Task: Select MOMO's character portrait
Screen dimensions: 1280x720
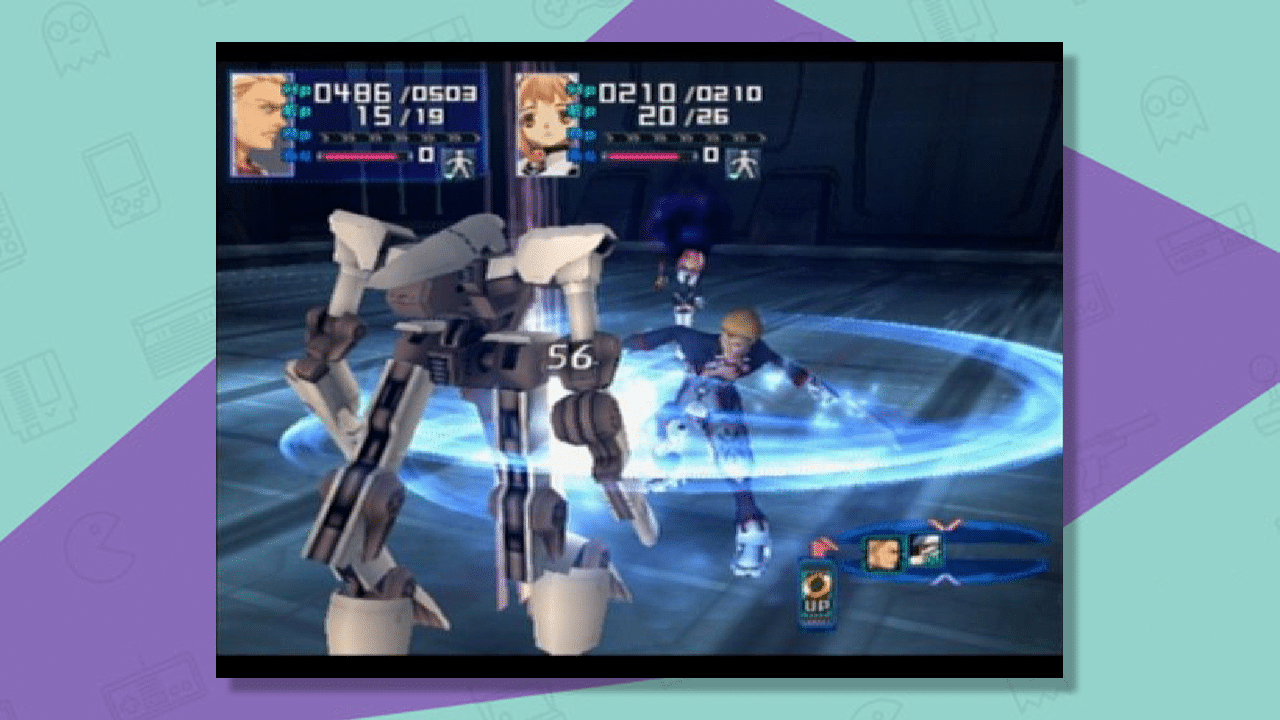Action: coord(545,125)
